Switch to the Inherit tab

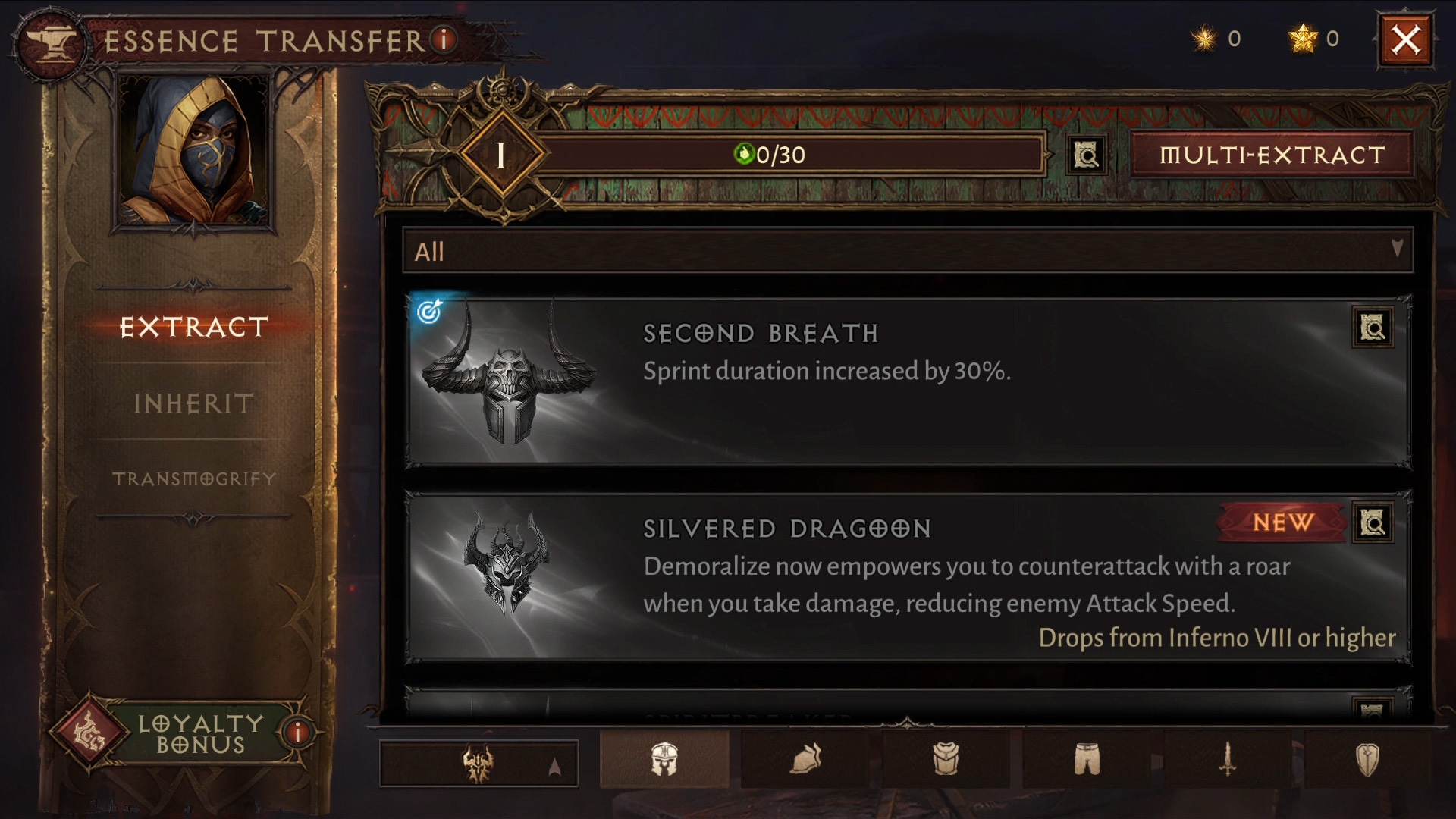pos(193,403)
